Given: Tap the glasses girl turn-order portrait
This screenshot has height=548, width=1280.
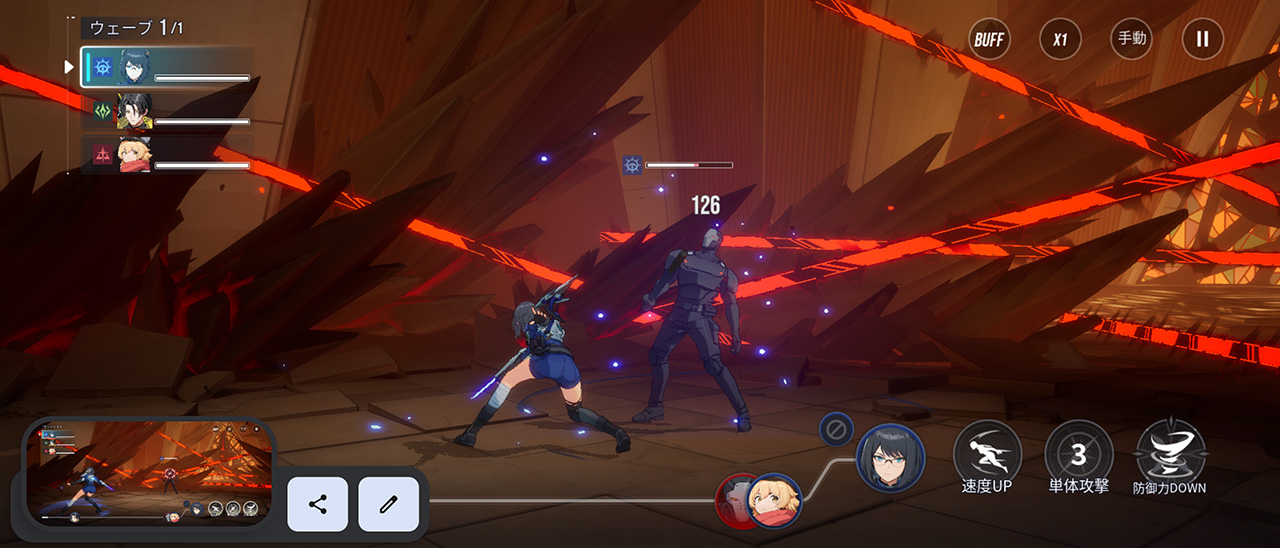Looking at the screenshot, I should tap(890, 458).
